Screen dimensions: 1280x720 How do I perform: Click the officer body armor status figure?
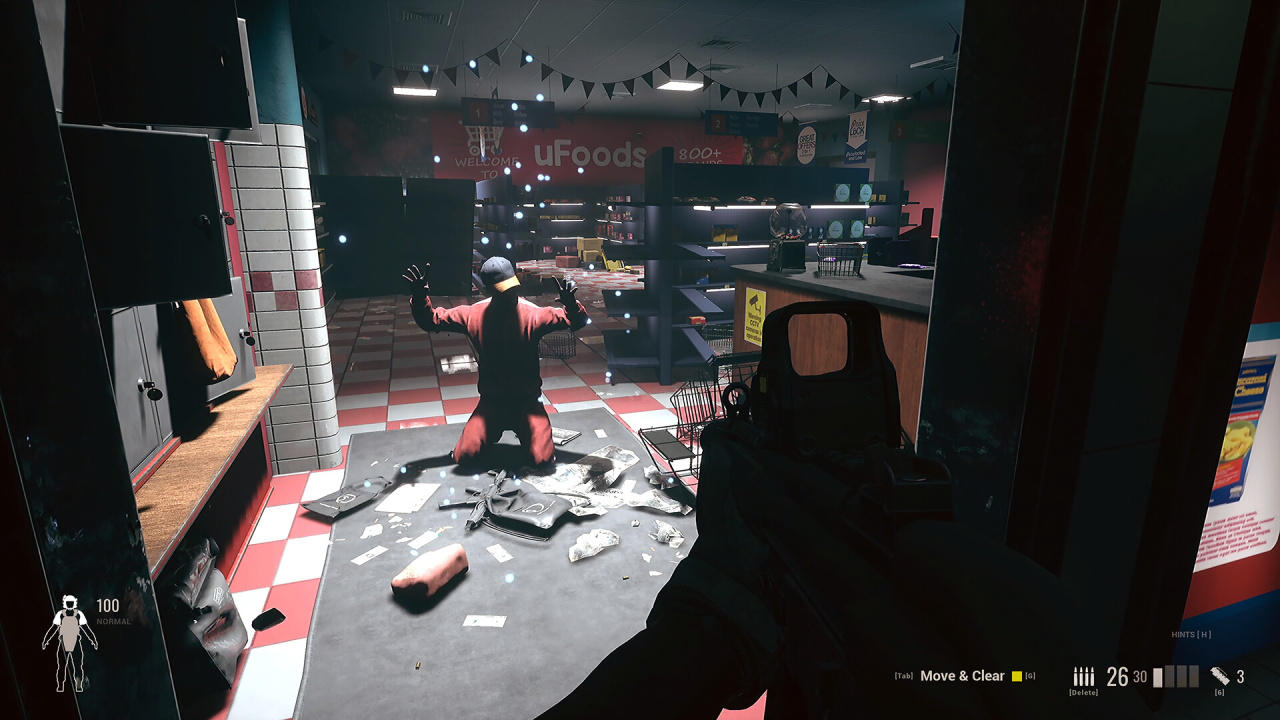pyautogui.click(x=69, y=642)
